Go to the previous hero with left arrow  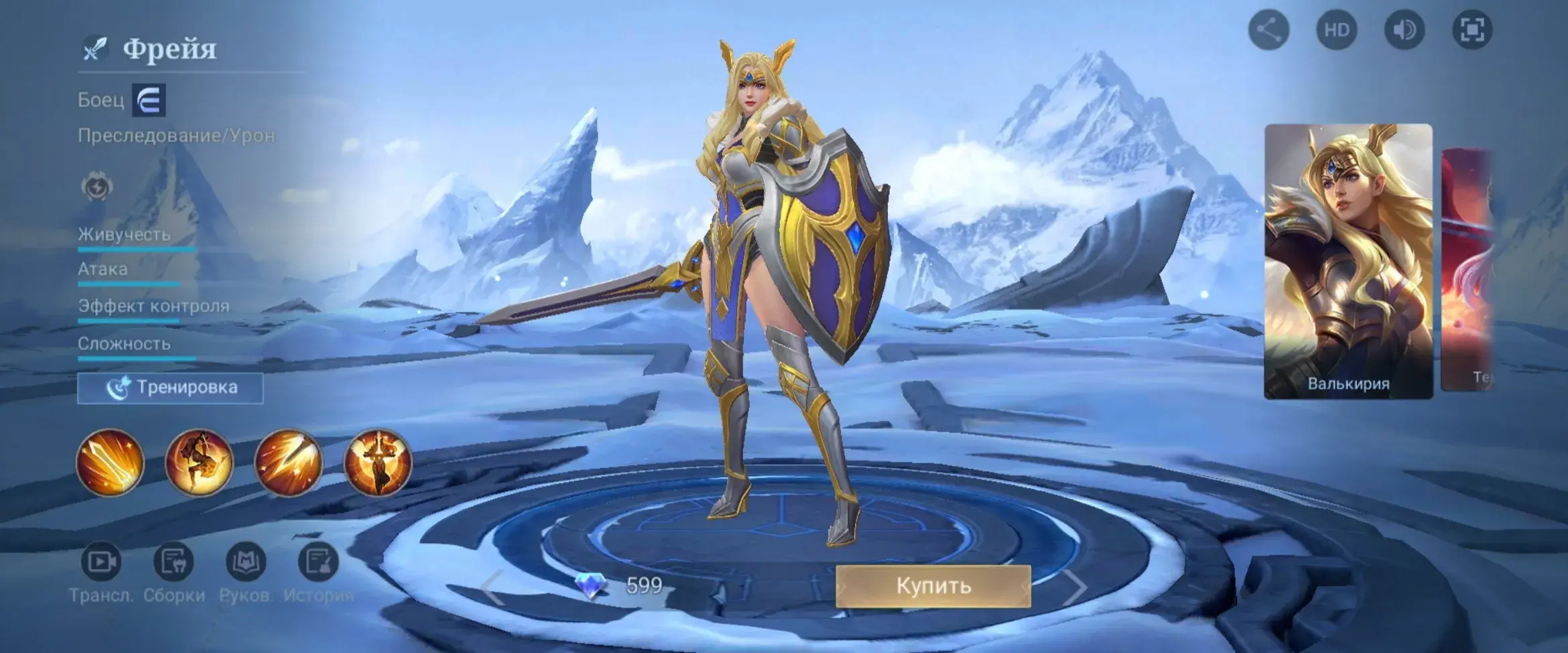pos(493,589)
